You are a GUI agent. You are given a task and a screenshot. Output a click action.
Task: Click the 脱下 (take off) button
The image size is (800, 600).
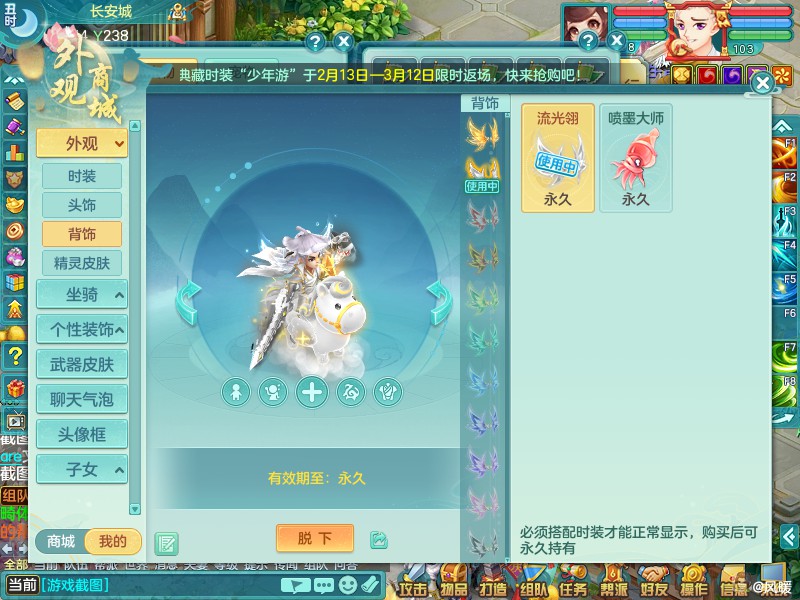tap(314, 538)
